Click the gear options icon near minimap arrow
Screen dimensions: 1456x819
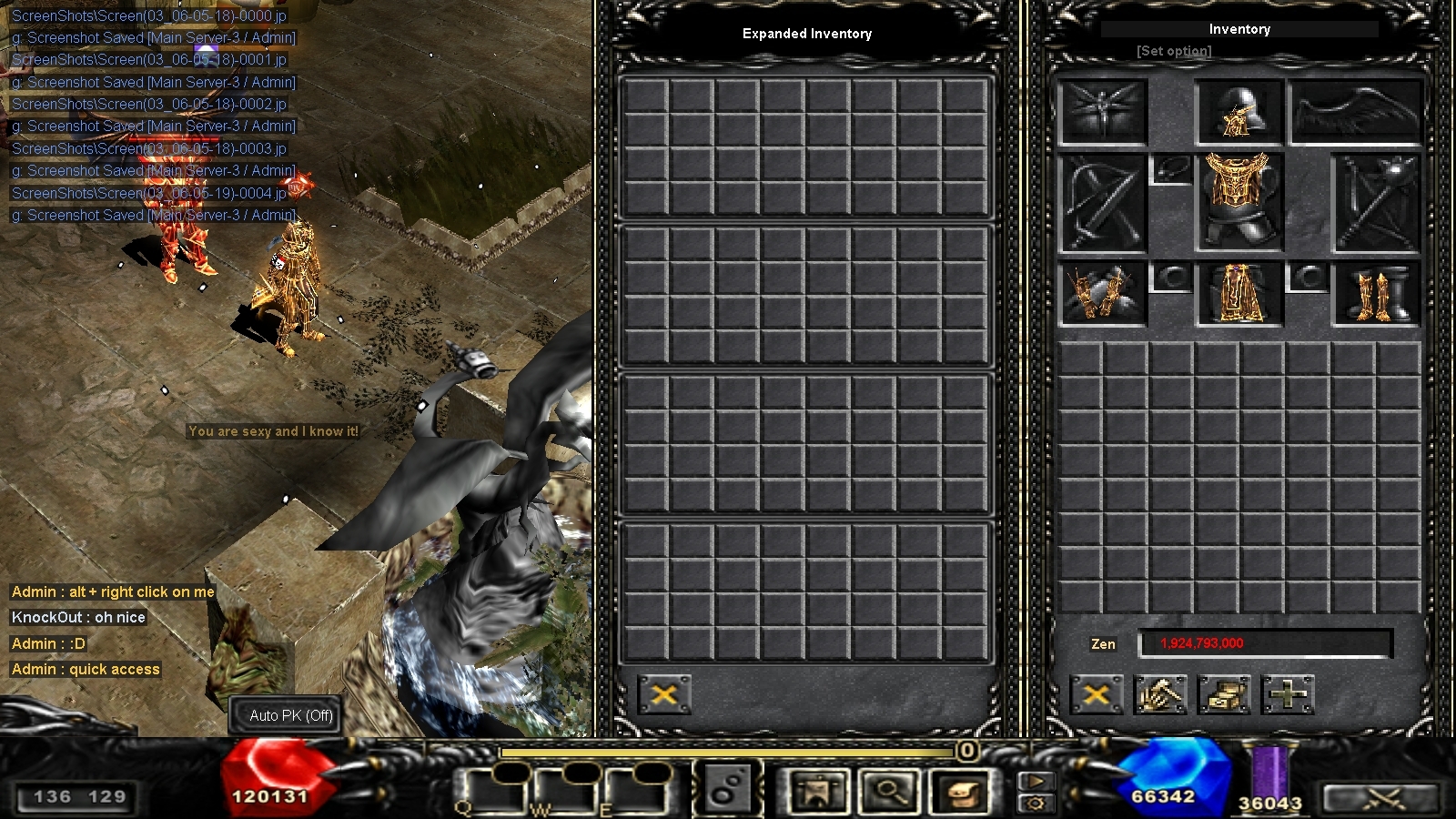[x=1037, y=802]
